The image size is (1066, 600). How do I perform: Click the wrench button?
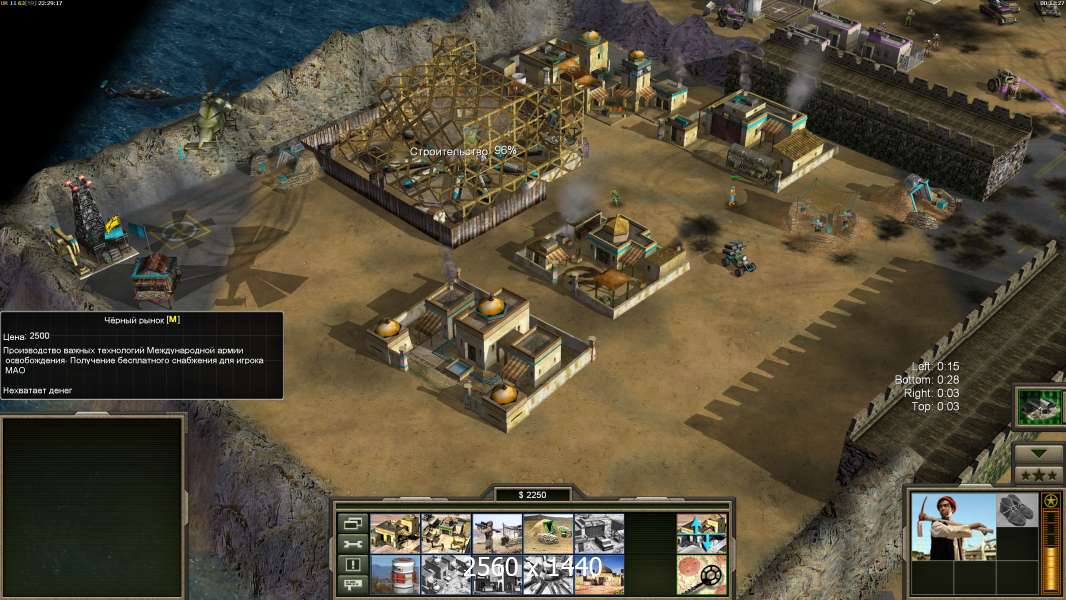click(x=351, y=544)
